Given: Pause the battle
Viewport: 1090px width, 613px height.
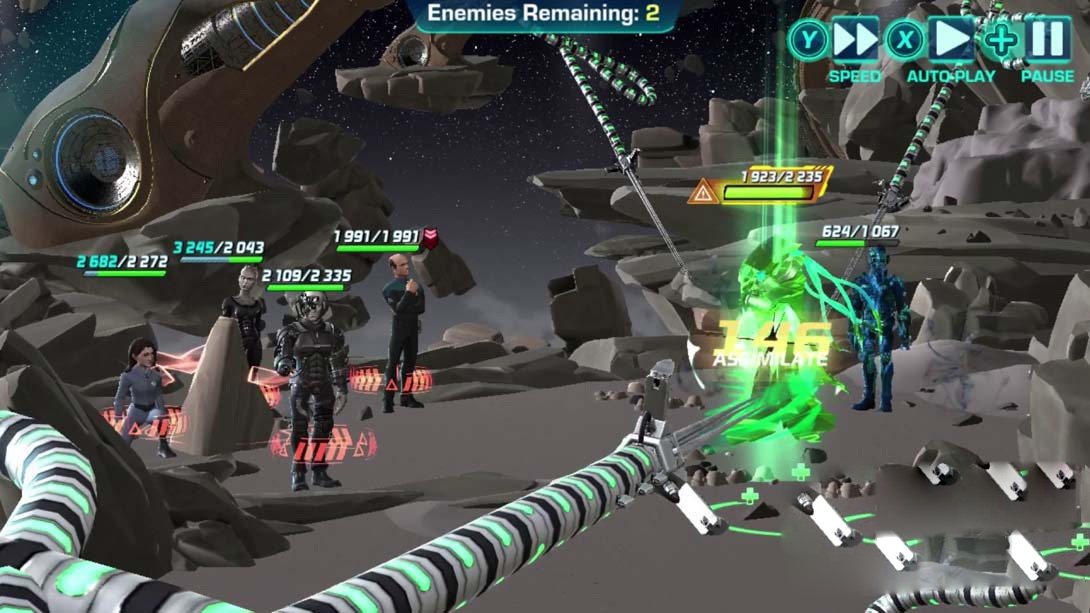Looking at the screenshot, I should tap(1047, 41).
